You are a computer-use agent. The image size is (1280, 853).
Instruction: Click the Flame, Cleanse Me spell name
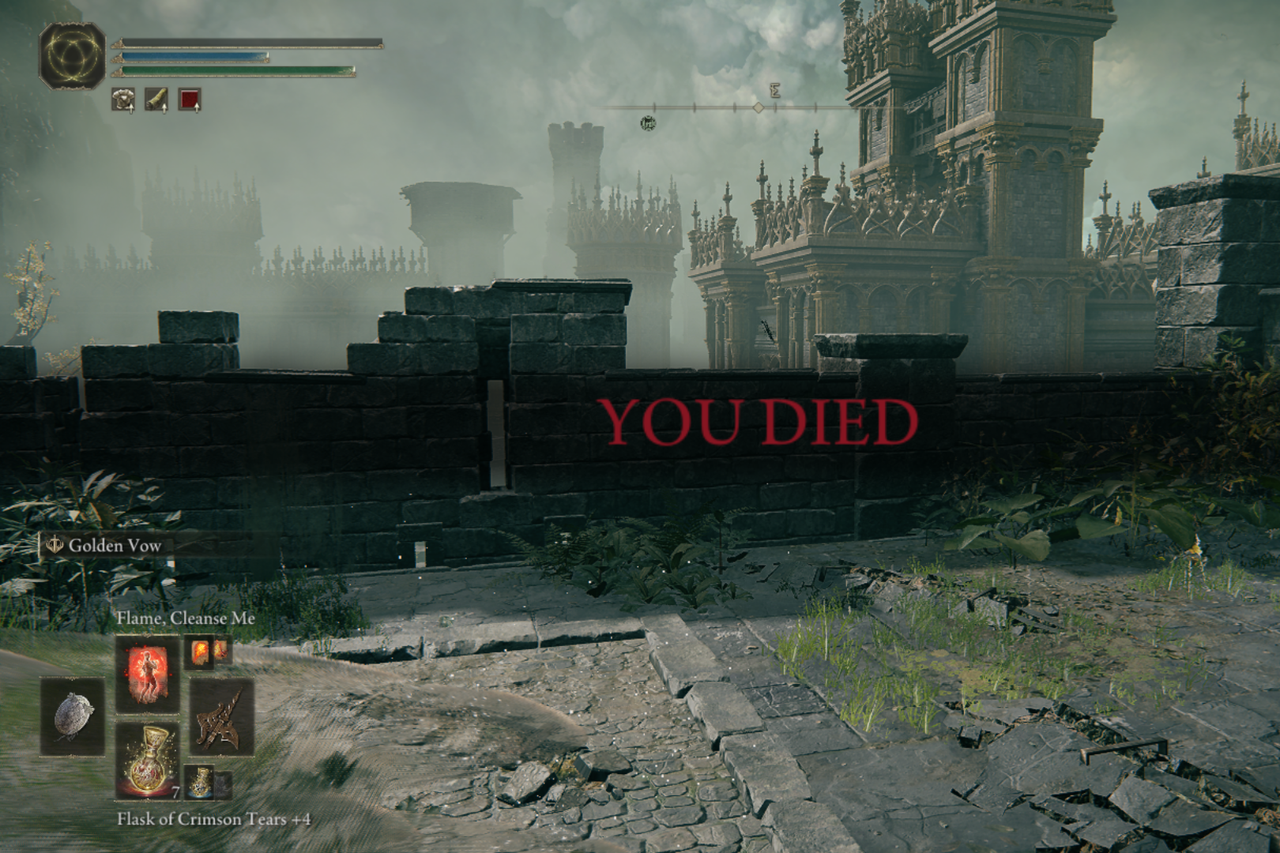[x=186, y=618]
